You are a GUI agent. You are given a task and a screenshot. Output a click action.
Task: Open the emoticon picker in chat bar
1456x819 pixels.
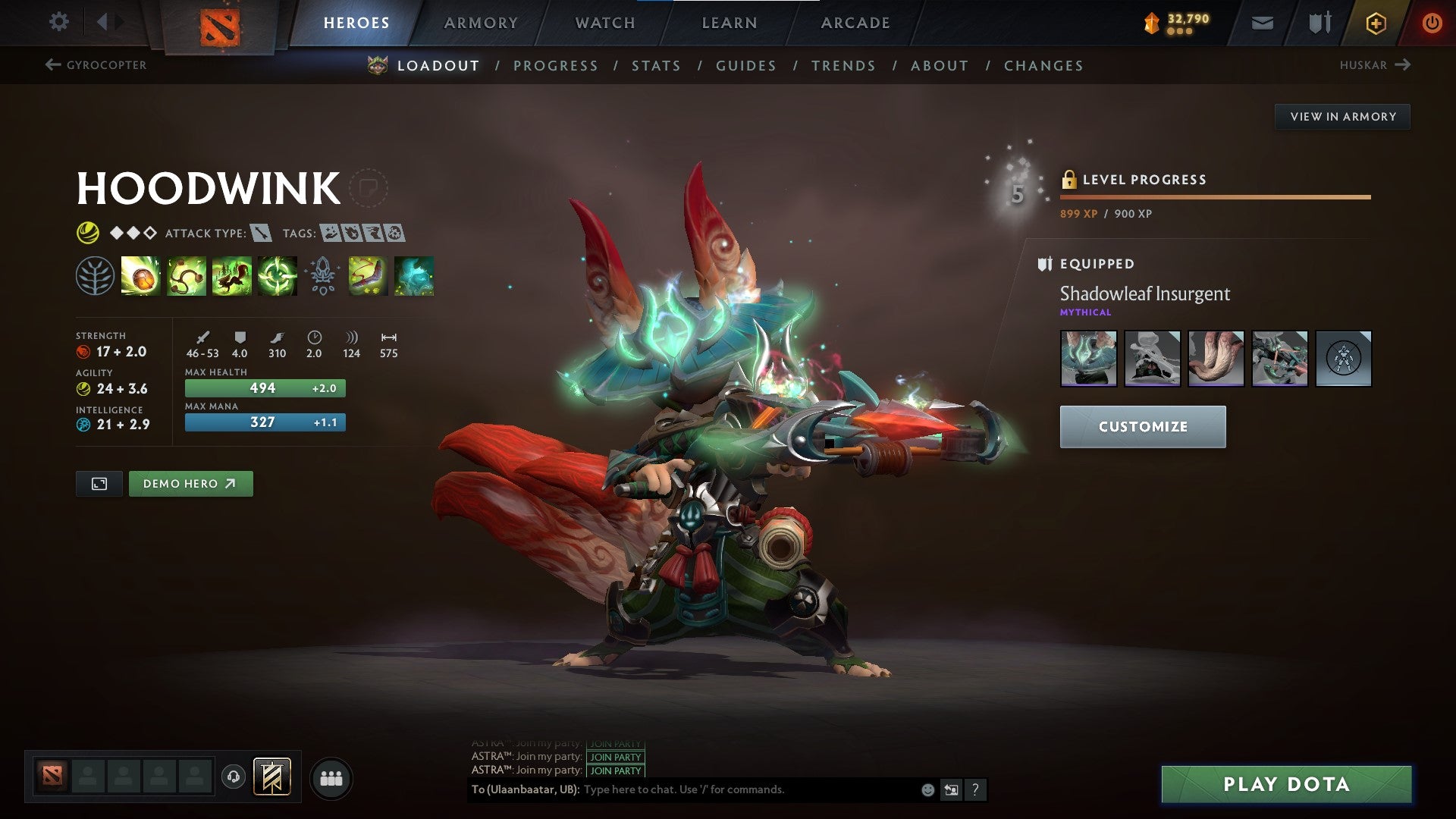click(x=927, y=789)
